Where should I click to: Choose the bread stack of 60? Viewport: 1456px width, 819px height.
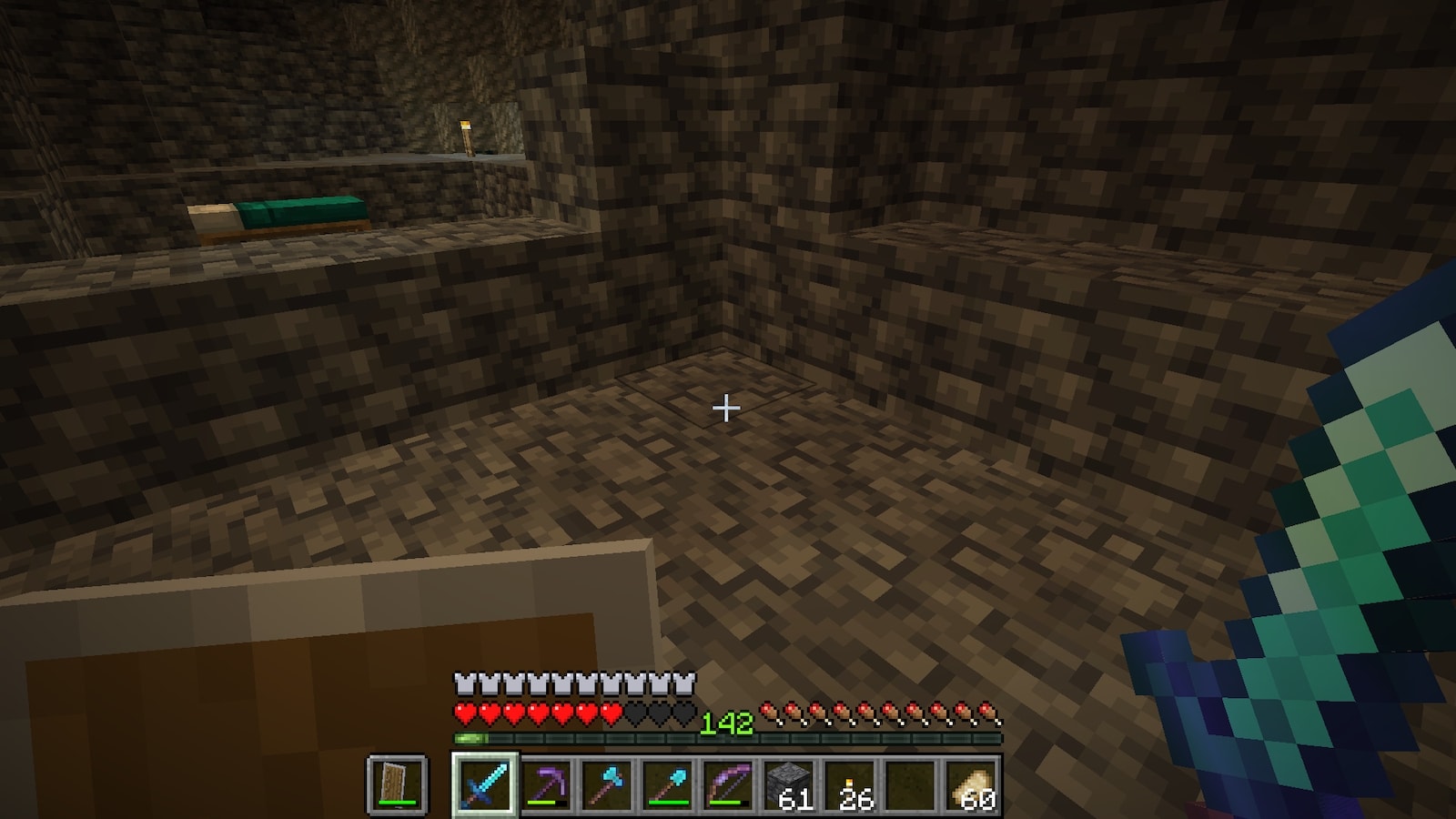(x=973, y=784)
